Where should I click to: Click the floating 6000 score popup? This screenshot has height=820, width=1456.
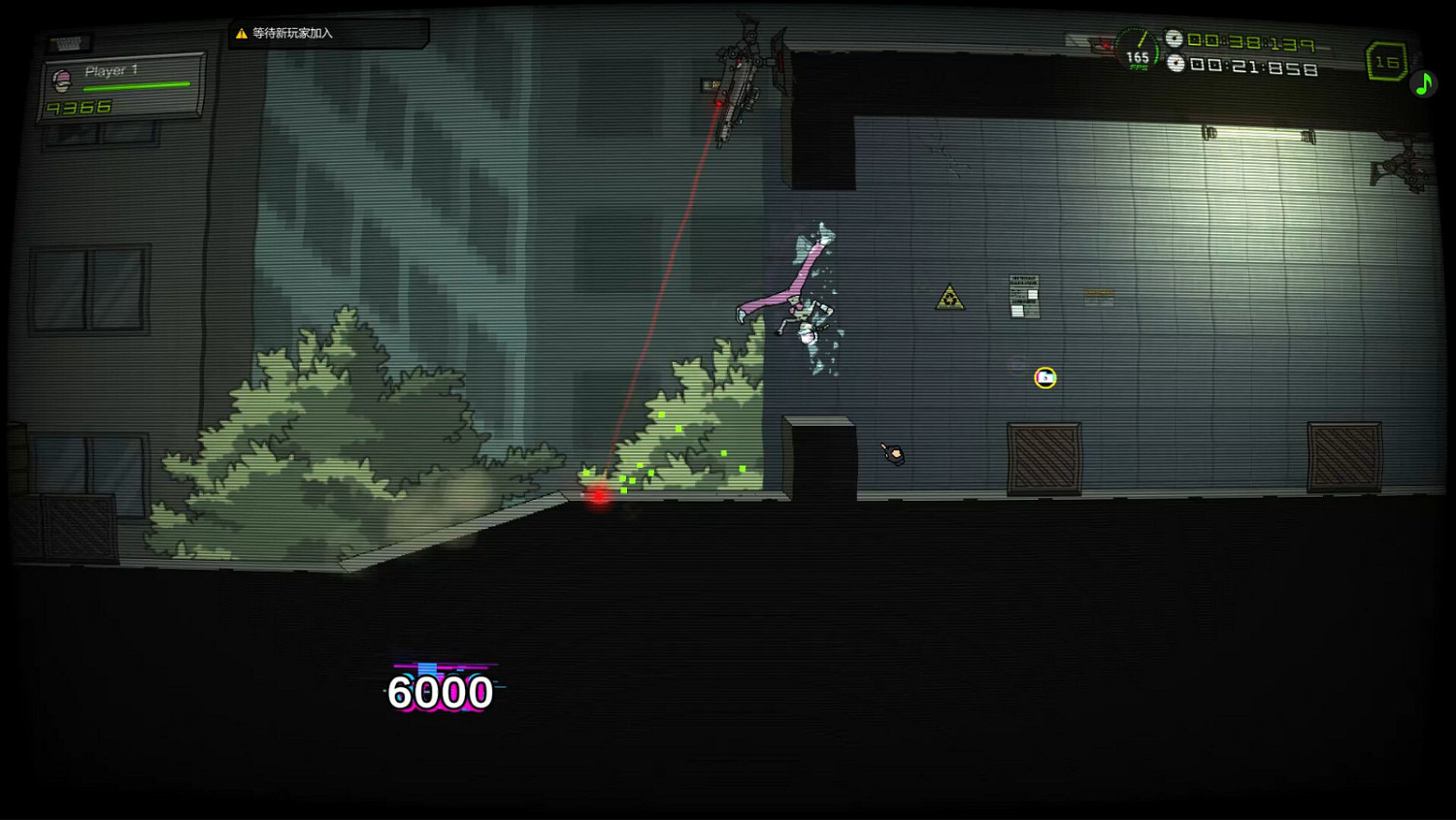[440, 692]
